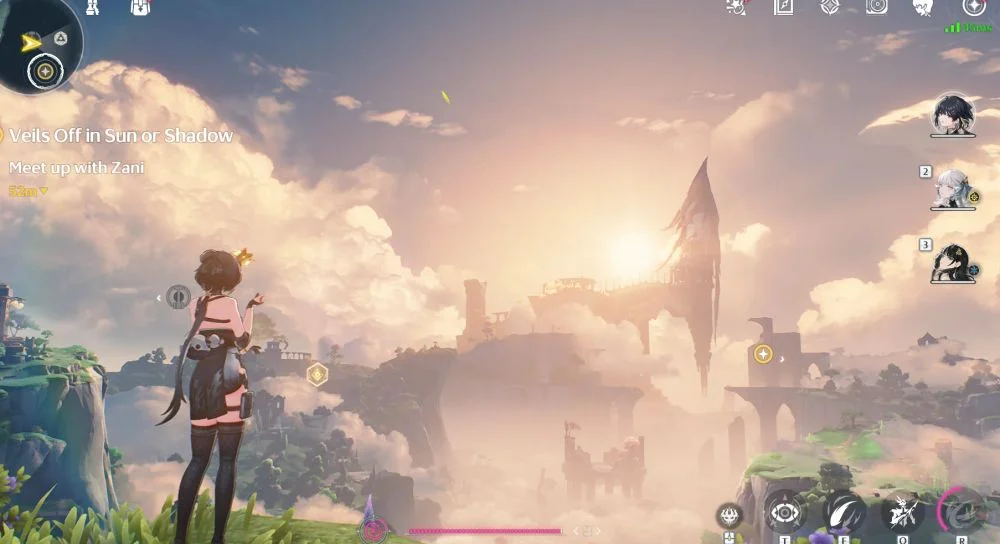The height and width of the screenshot is (544, 1000).
Task: Select the golden star quest marker by the ruins
Action: [763, 354]
